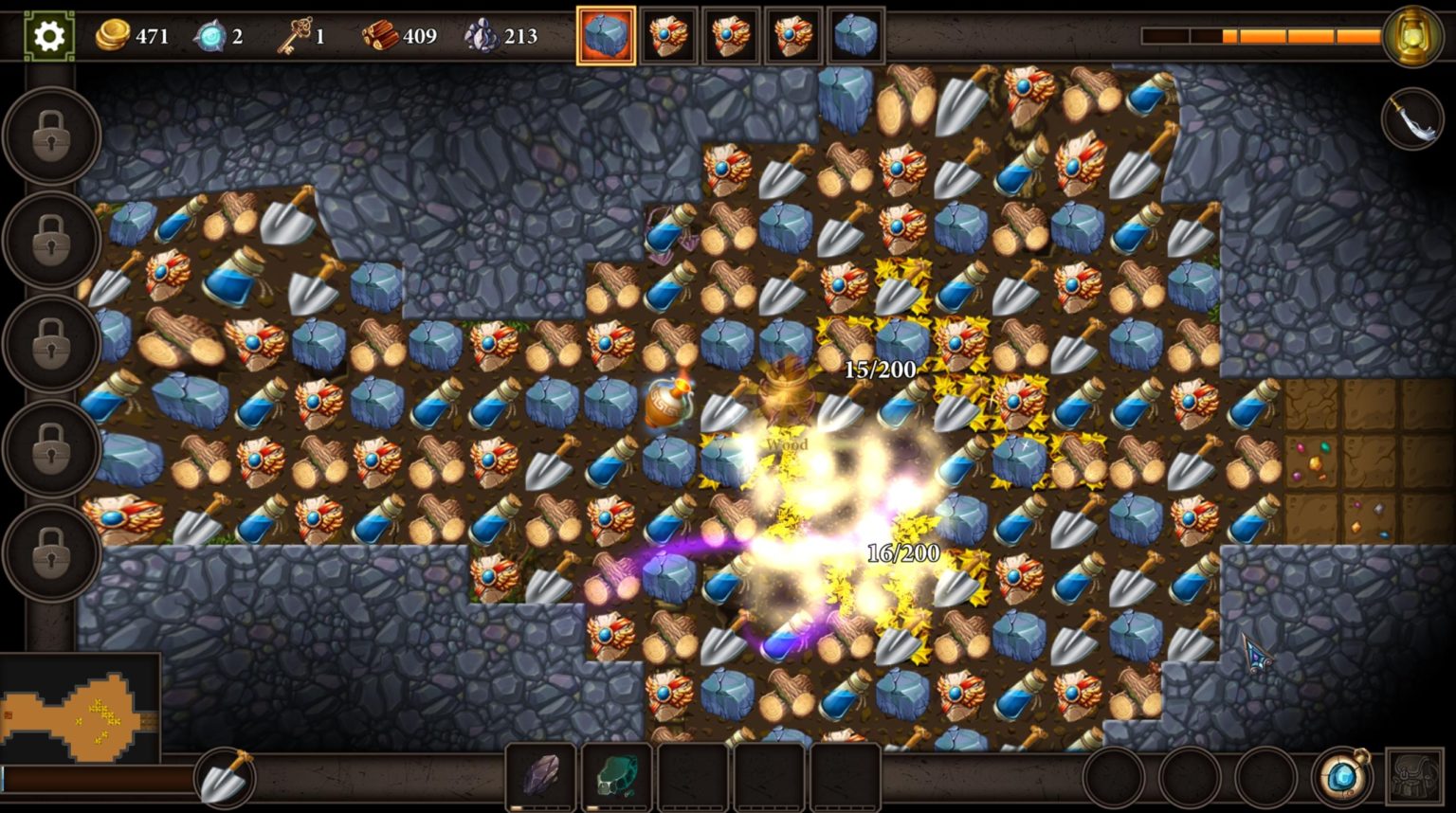Viewport: 1456px width, 813px height.
Task: Select the highlighted stone objective tile
Action: [606, 36]
